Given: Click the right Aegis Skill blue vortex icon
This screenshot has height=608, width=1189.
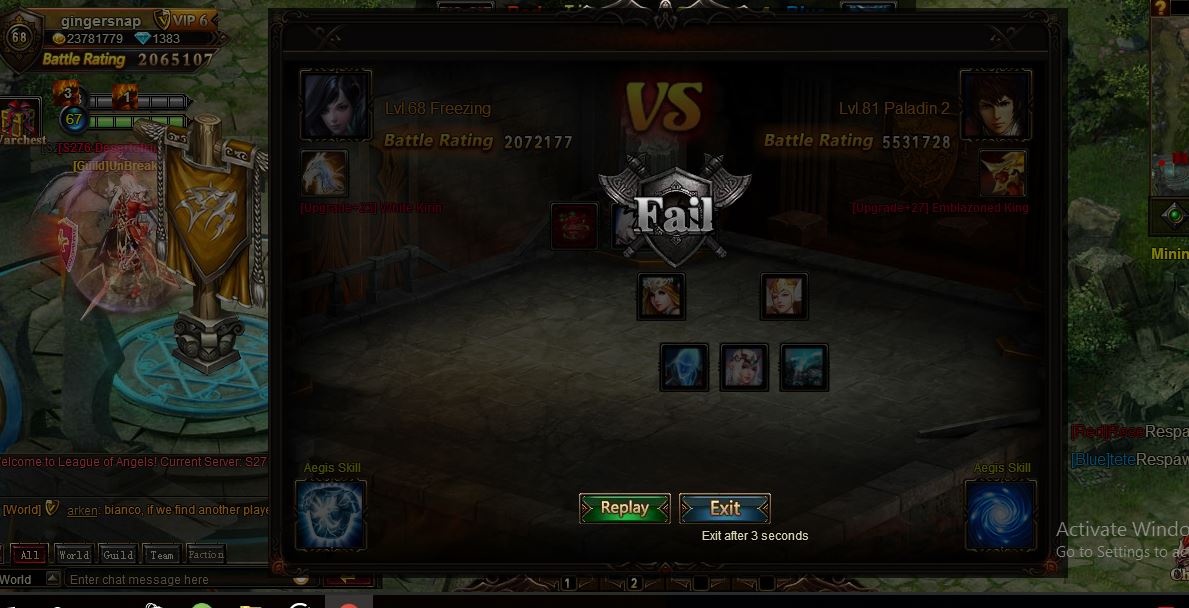Looking at the screenshot, I should (x=1000, y=515).
